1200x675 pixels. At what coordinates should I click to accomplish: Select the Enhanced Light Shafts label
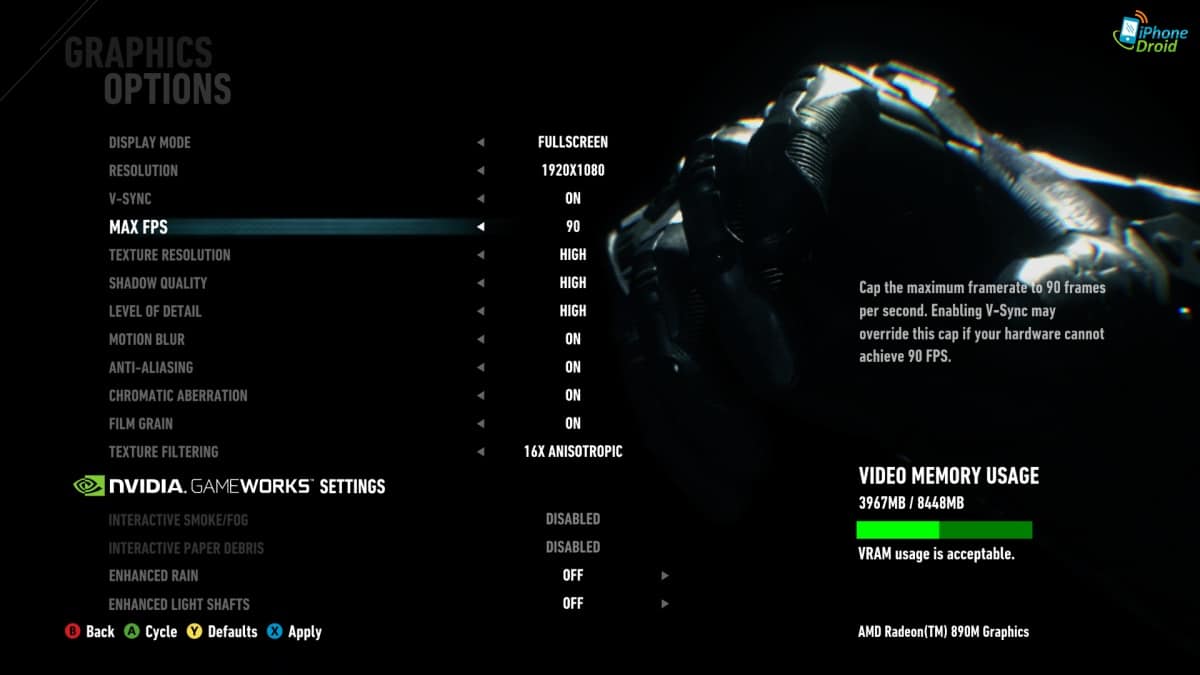click(179, 604)
